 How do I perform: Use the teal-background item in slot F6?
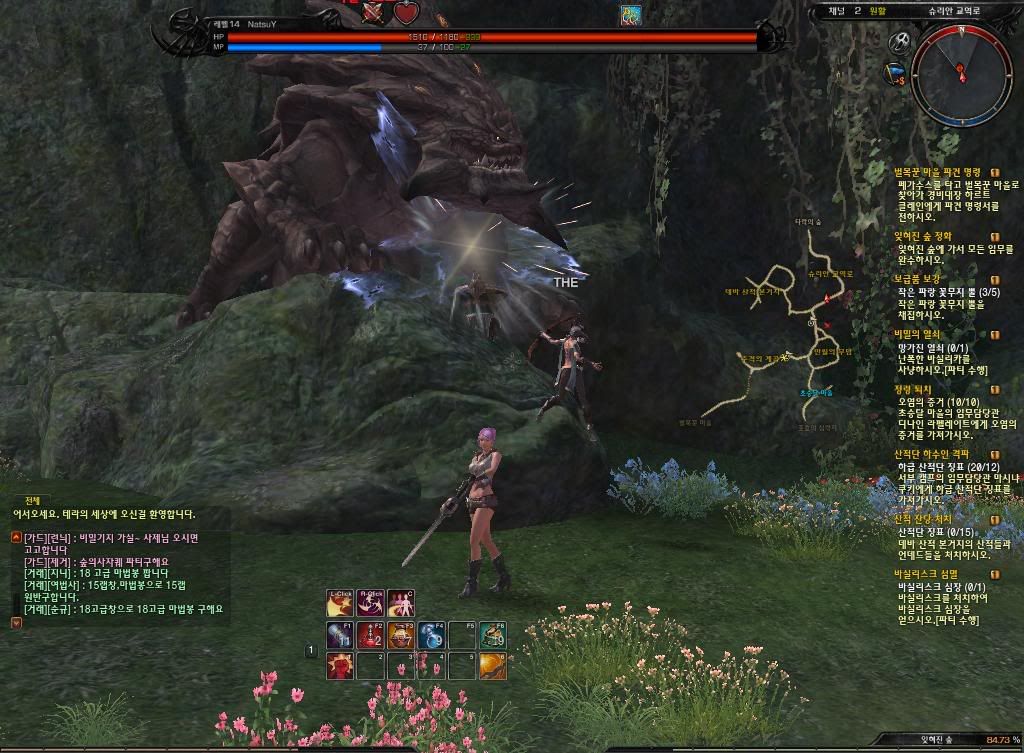click(x=491, y=635)
